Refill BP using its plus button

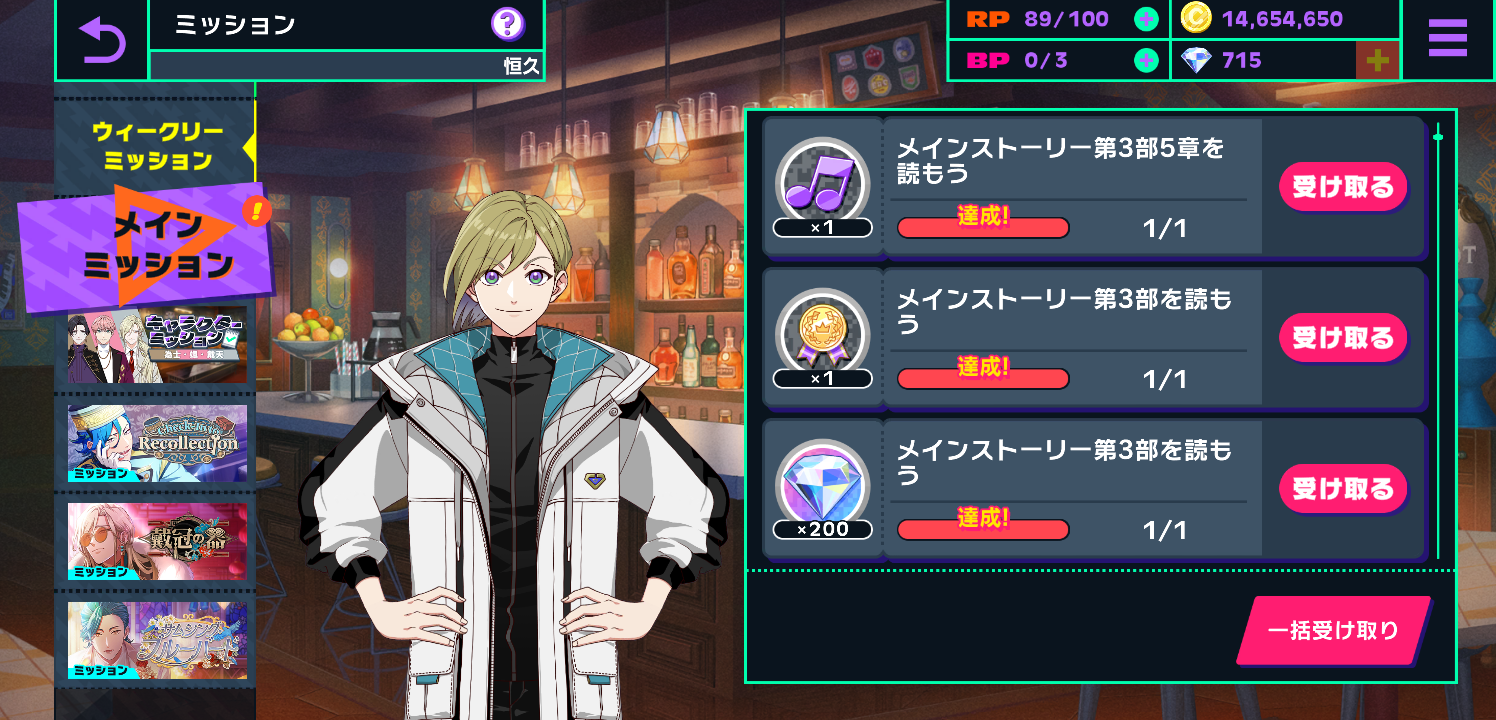click(1146, 60)
